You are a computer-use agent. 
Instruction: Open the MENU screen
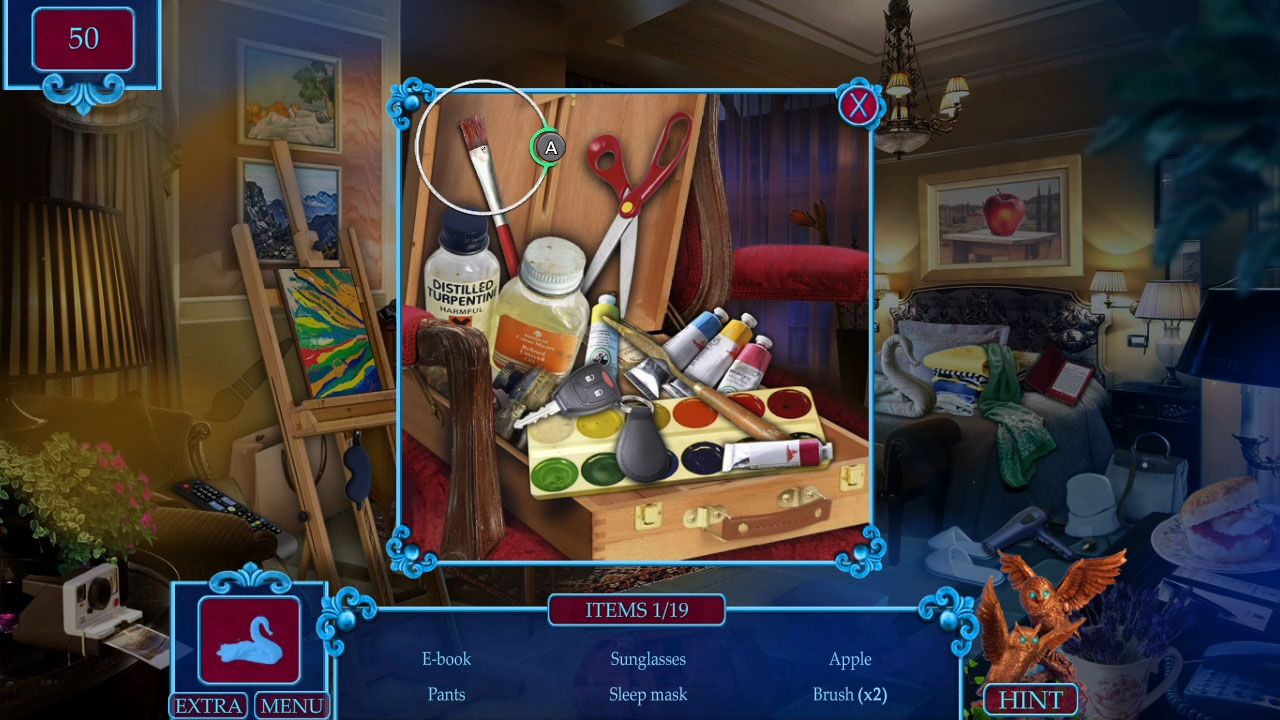[x=291, y=706]
